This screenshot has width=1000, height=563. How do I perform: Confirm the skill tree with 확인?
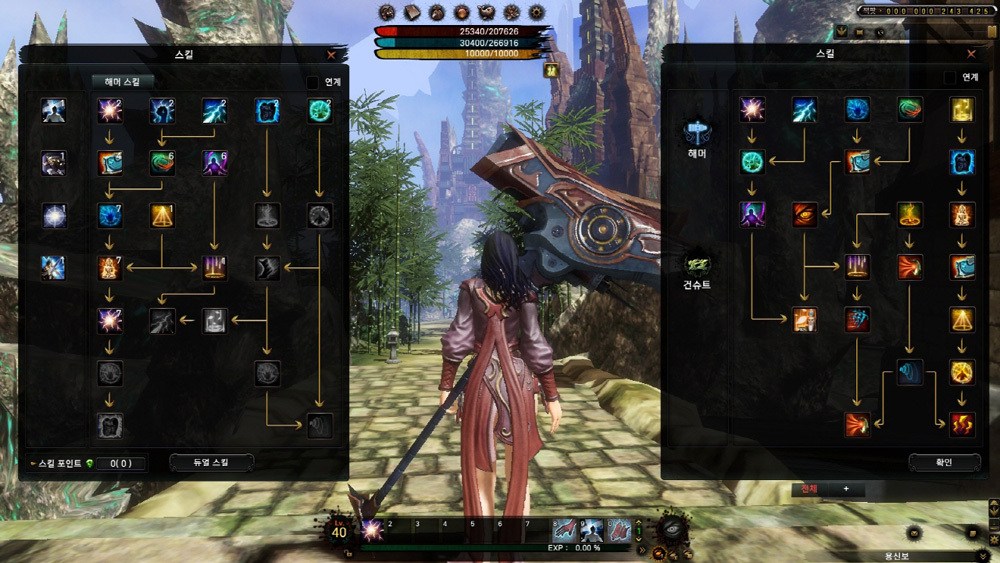[944, 462]
